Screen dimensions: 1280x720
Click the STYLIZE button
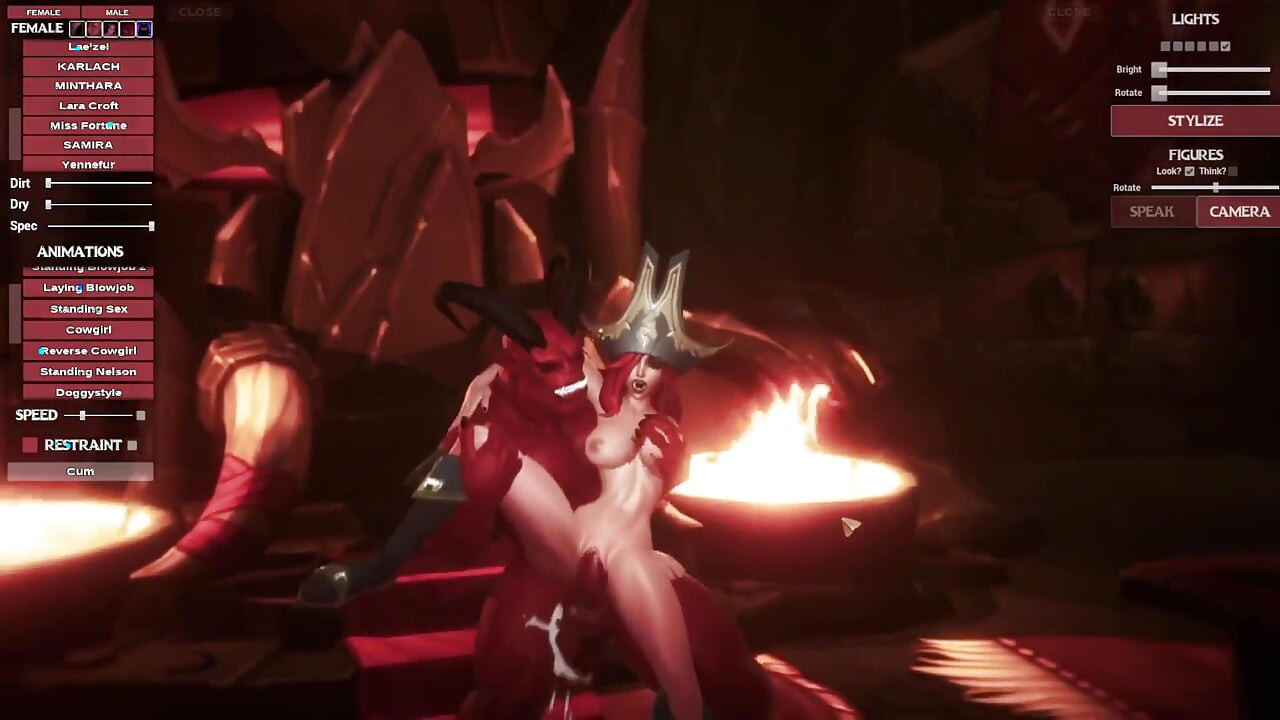tap(1196, 121)
